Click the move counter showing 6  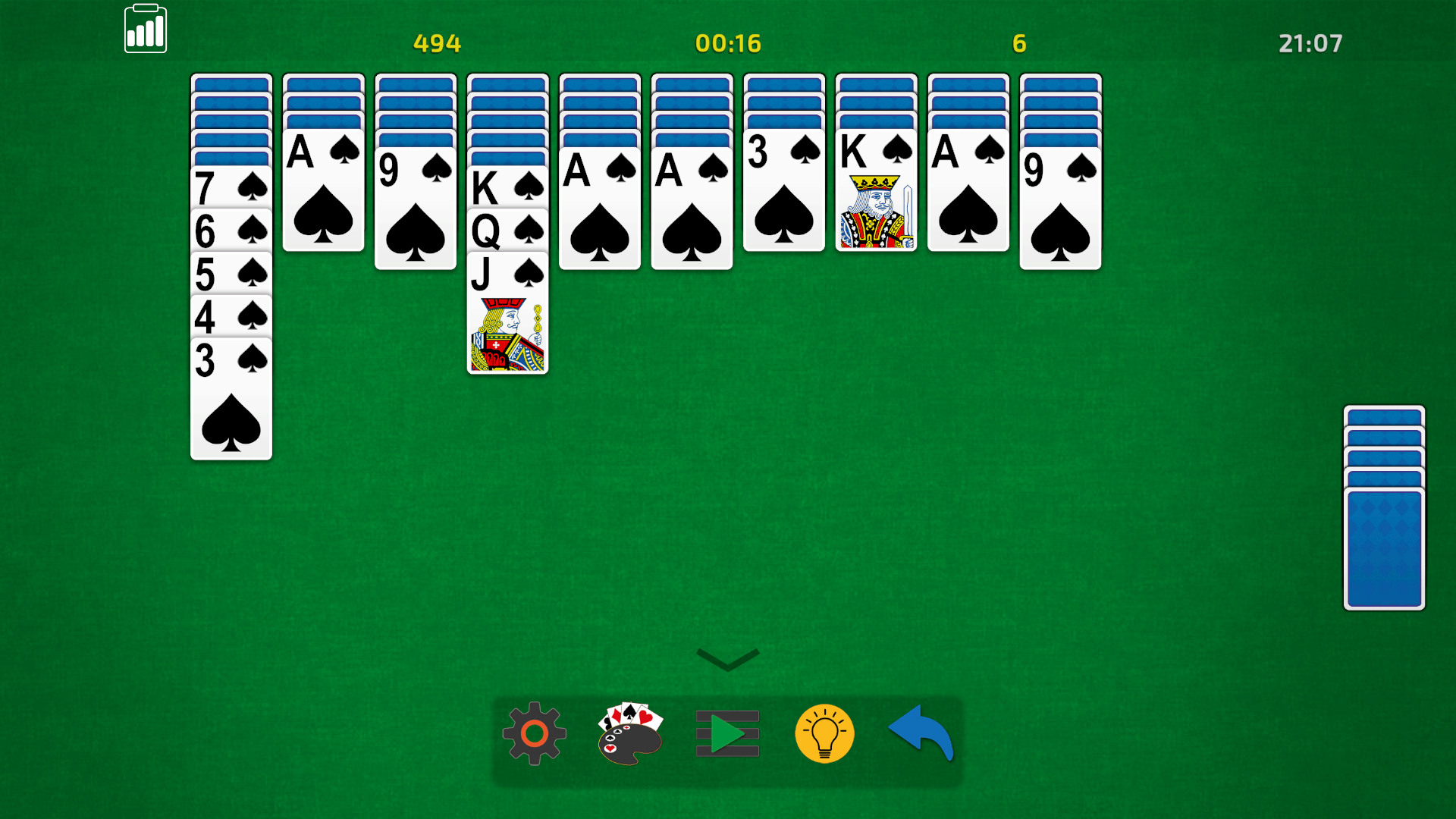pos(1019,43)
